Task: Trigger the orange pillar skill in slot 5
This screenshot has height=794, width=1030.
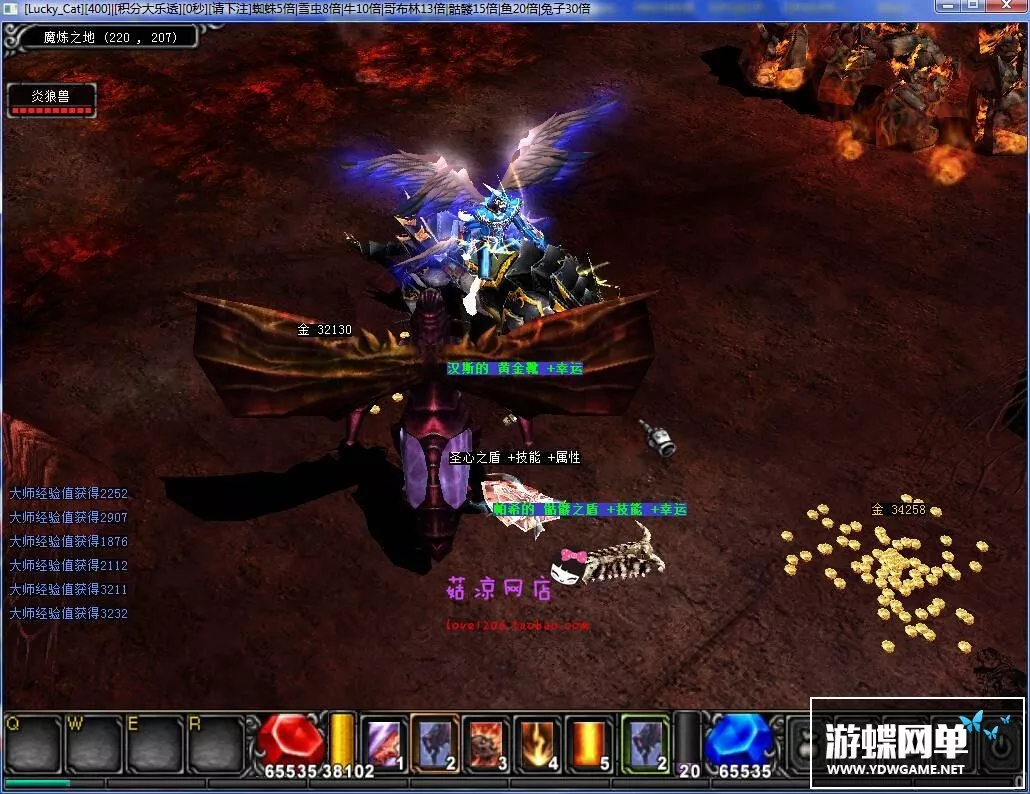Action: [x=589, y=744]
